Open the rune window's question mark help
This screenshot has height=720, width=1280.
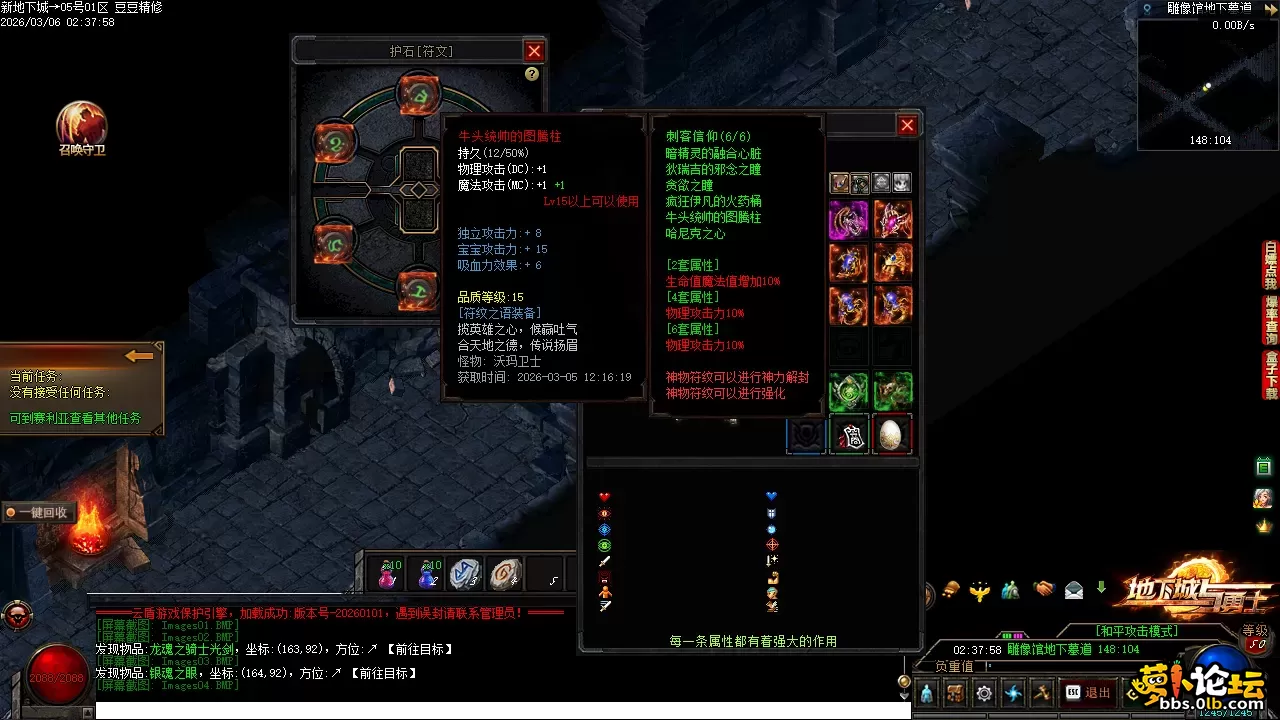531,74
